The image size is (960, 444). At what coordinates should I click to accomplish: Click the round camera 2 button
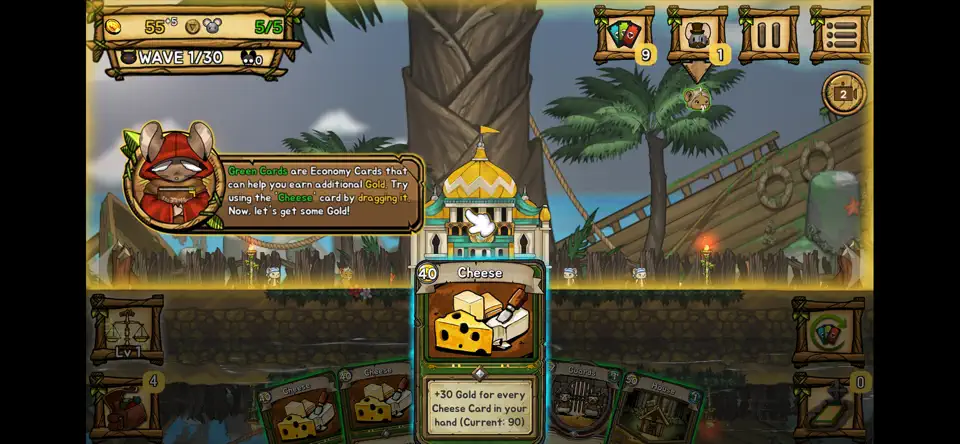[x=843, y=94]
